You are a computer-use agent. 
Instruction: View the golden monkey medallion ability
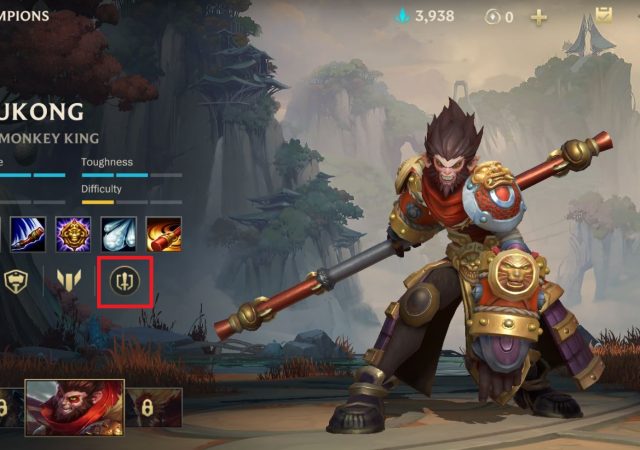(x=73, y=234)
